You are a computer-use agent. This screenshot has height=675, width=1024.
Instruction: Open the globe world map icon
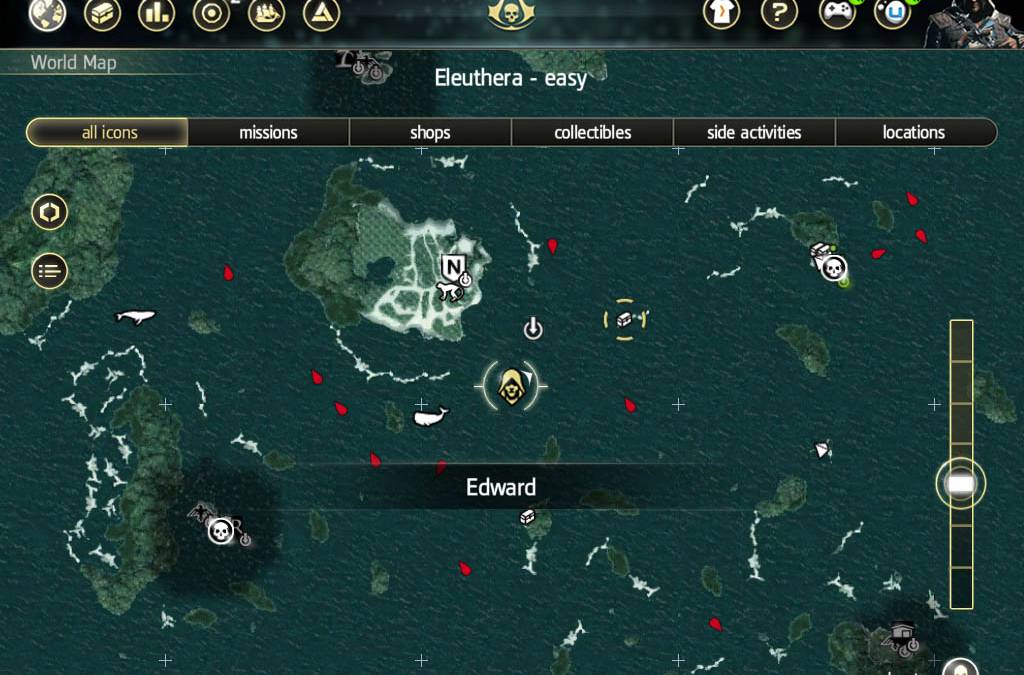47,14
